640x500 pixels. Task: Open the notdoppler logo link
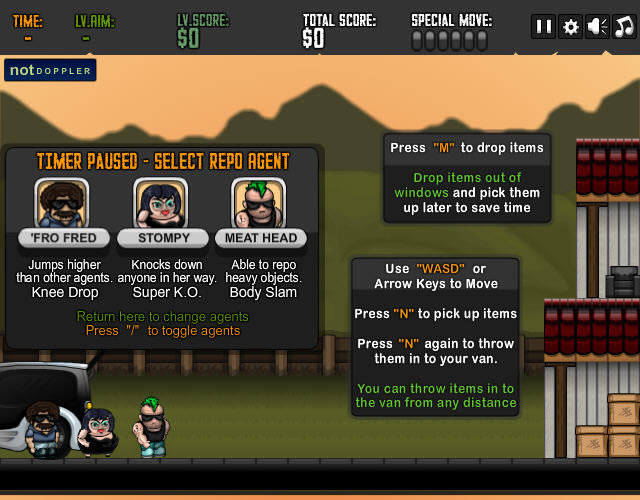(x=50, y=70)
